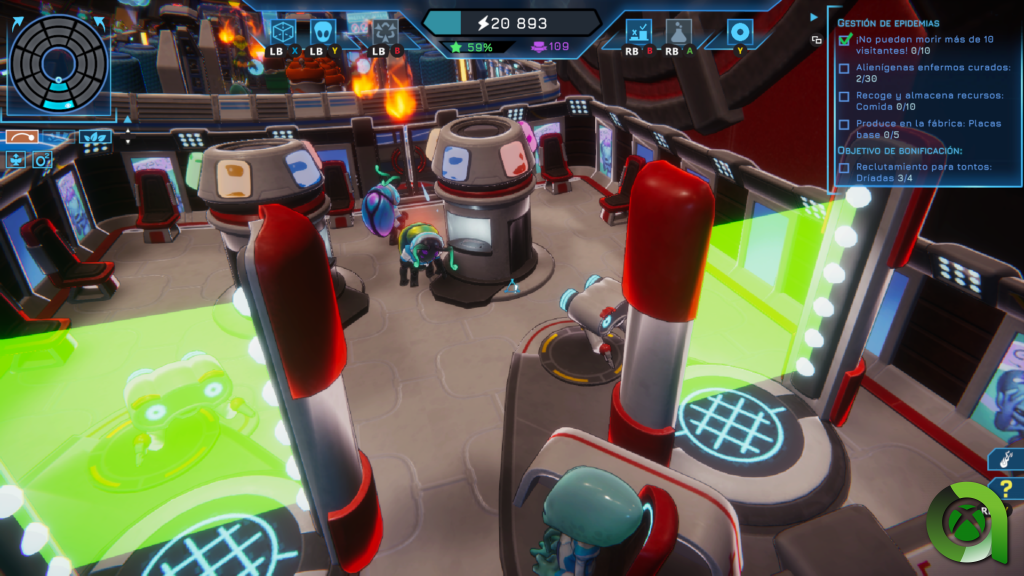The width and height of the screenshot is (1024, 576).
Task: Toggle the 'Recoge y almacena recursos' checkbox
Action: pyautogui.click(x=845, y=96)
